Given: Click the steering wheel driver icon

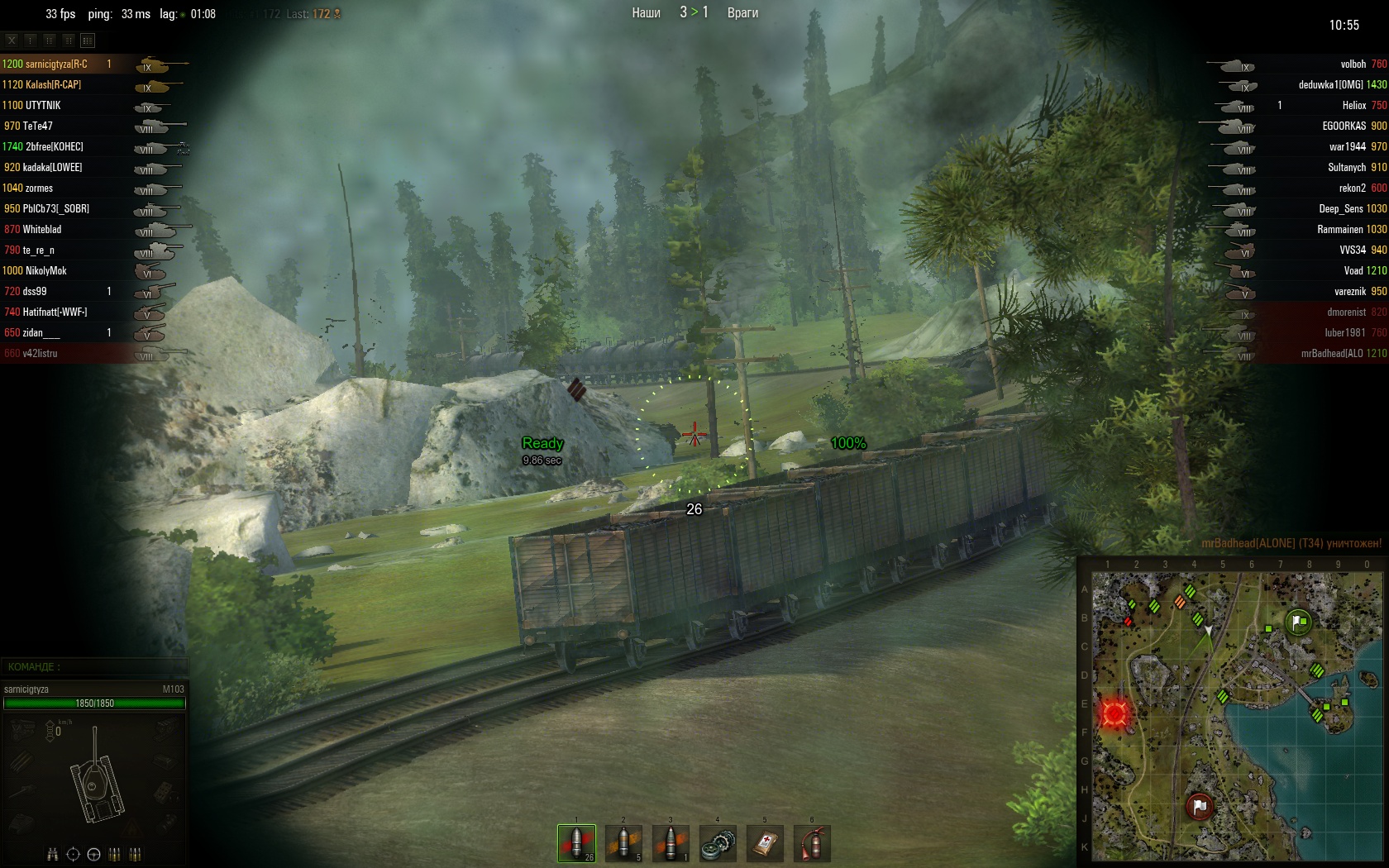Looking at the screenshot, I should [93, 854].
